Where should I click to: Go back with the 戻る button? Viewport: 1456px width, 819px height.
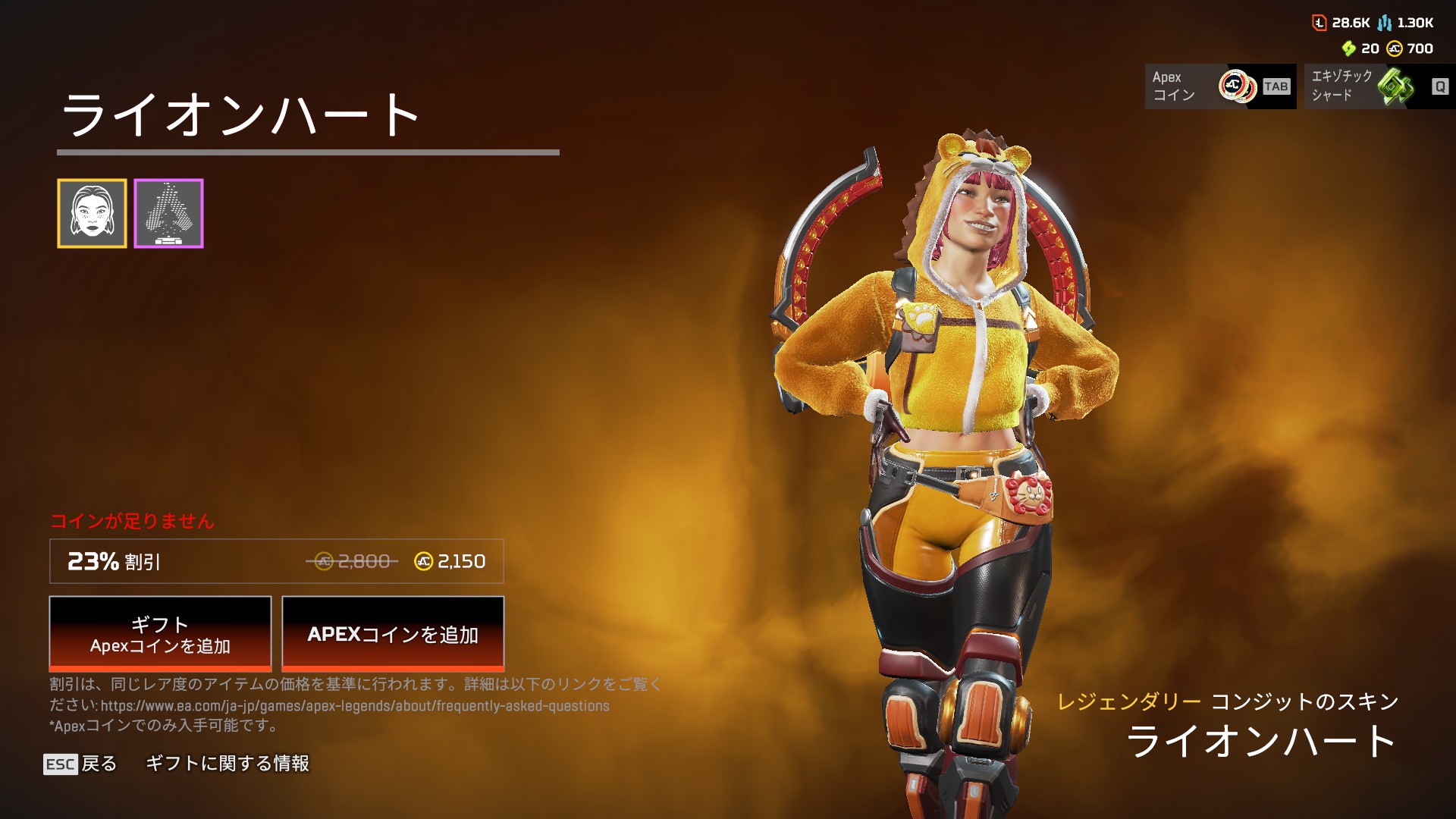[x=81, y=764]
